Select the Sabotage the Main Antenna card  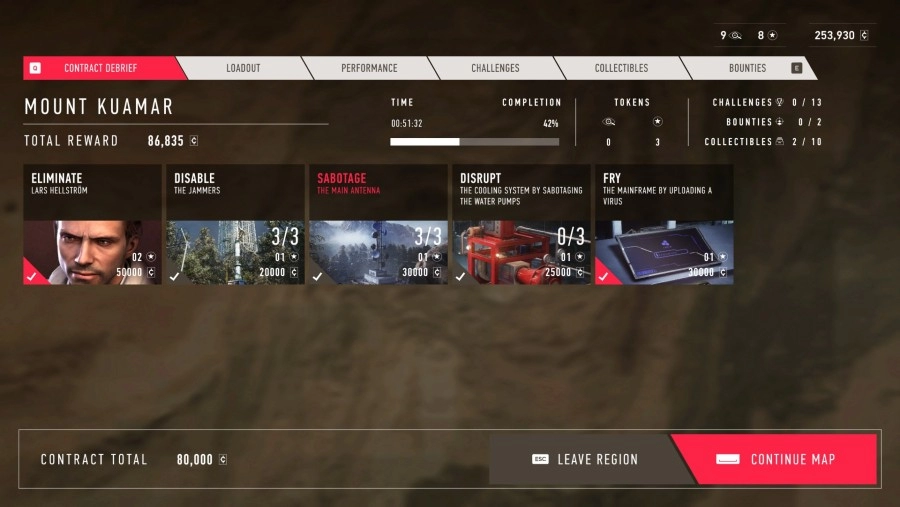378,225
